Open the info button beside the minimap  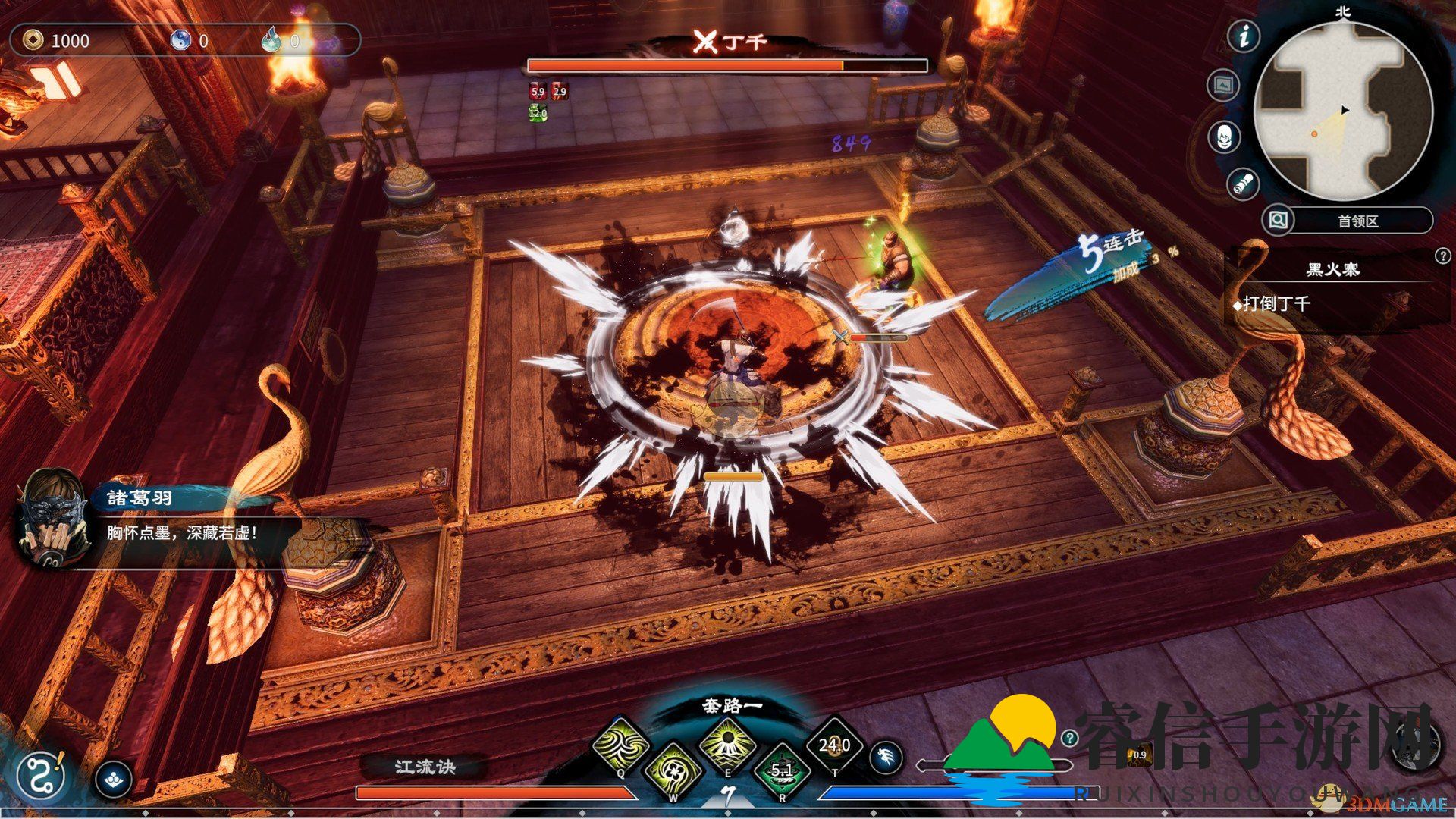(1244, 36)
